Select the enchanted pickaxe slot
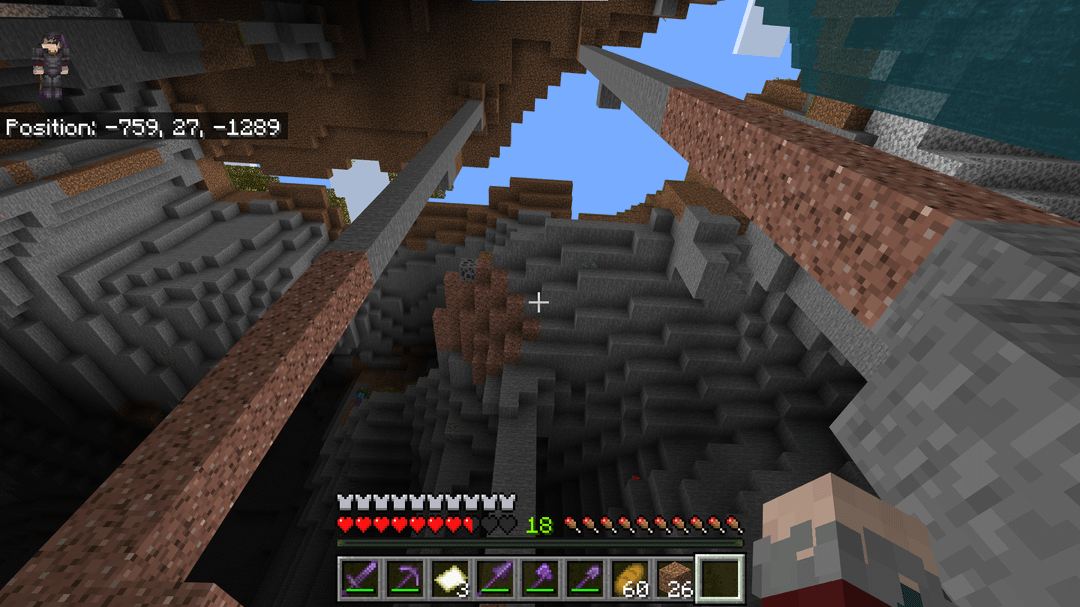 (403, 579)
